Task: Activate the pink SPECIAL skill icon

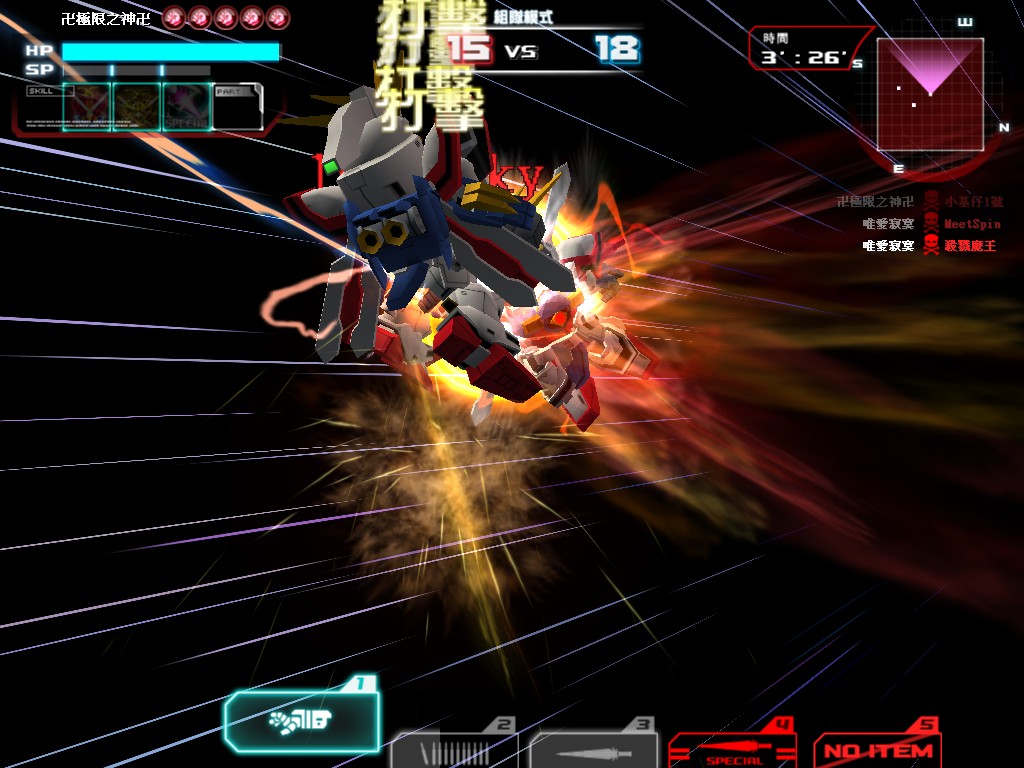Action: tap(187, 107)
